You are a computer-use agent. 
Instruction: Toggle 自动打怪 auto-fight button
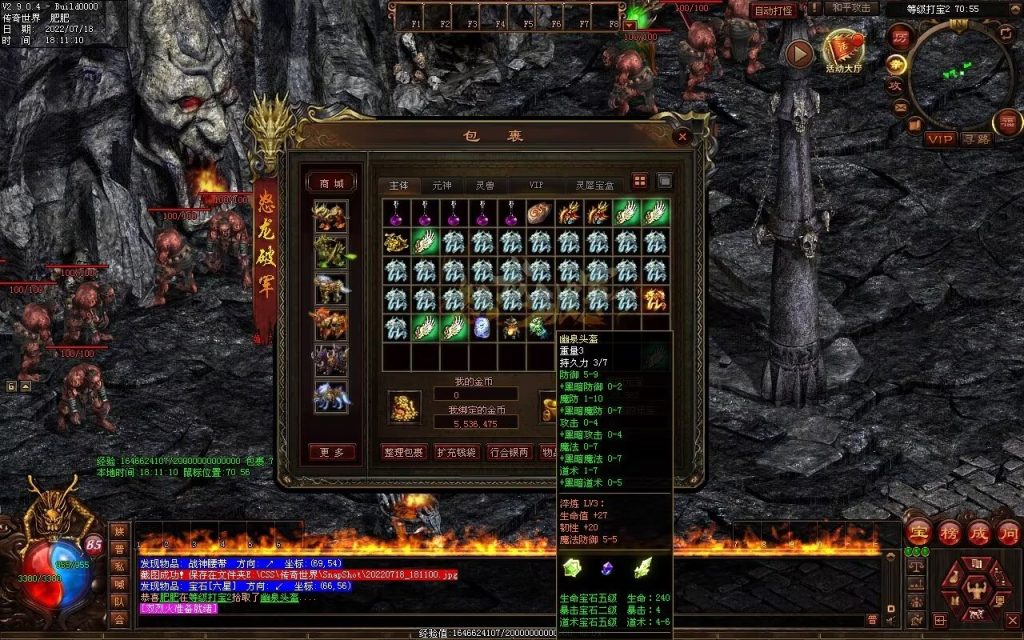click(x=772, y=11)
